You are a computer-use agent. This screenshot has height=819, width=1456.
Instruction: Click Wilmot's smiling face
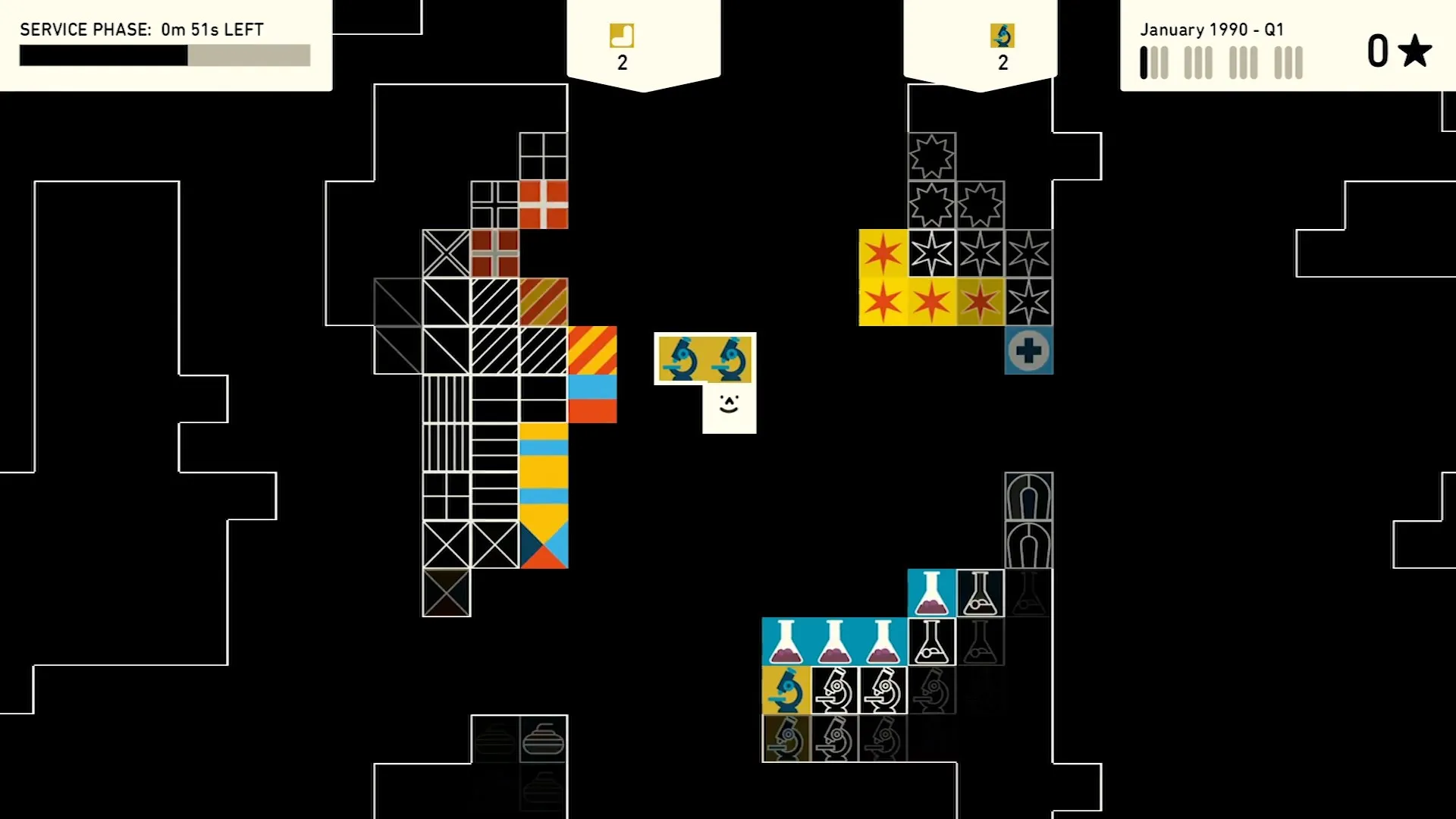pos(728,404)
